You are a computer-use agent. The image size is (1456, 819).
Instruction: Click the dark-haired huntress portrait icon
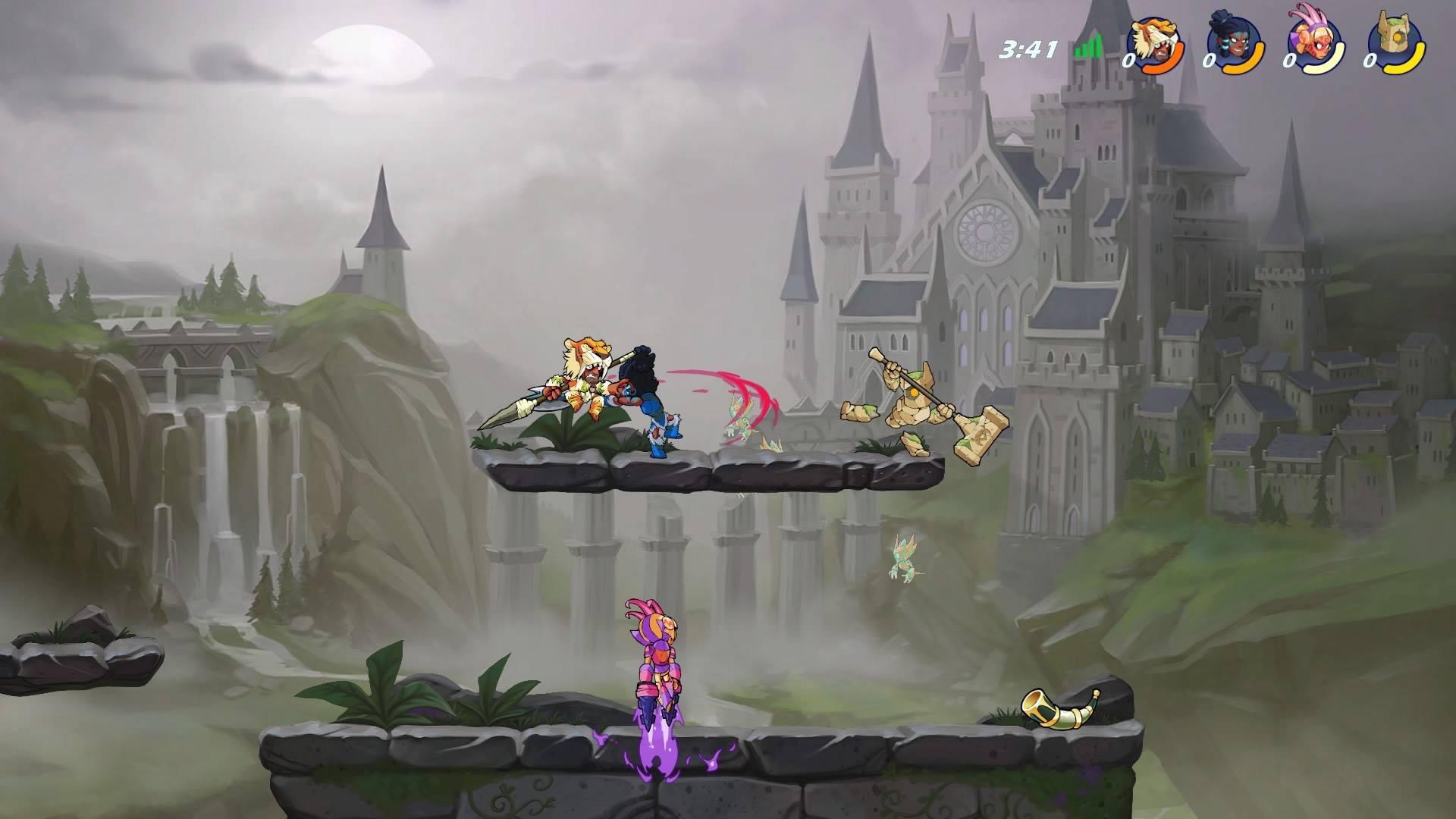click(x=1235, y=42)
